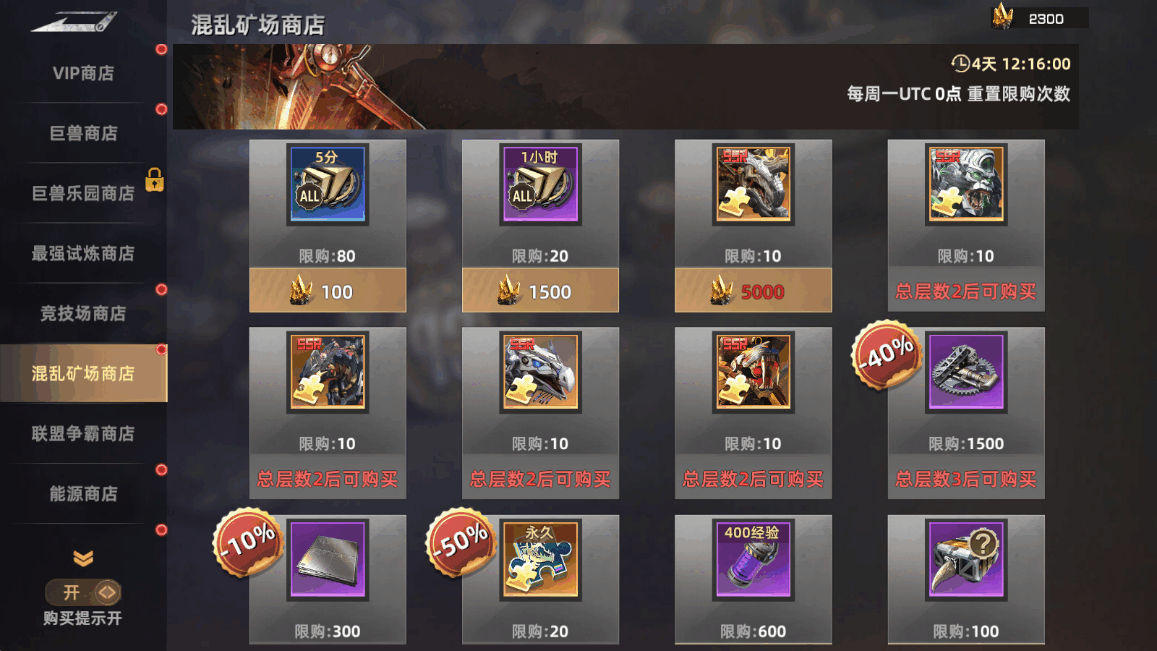Toggle the 购买提示 purchase prompt switch
The width and height of the screenshot is (1157, 651).
(x=83, y=592)
